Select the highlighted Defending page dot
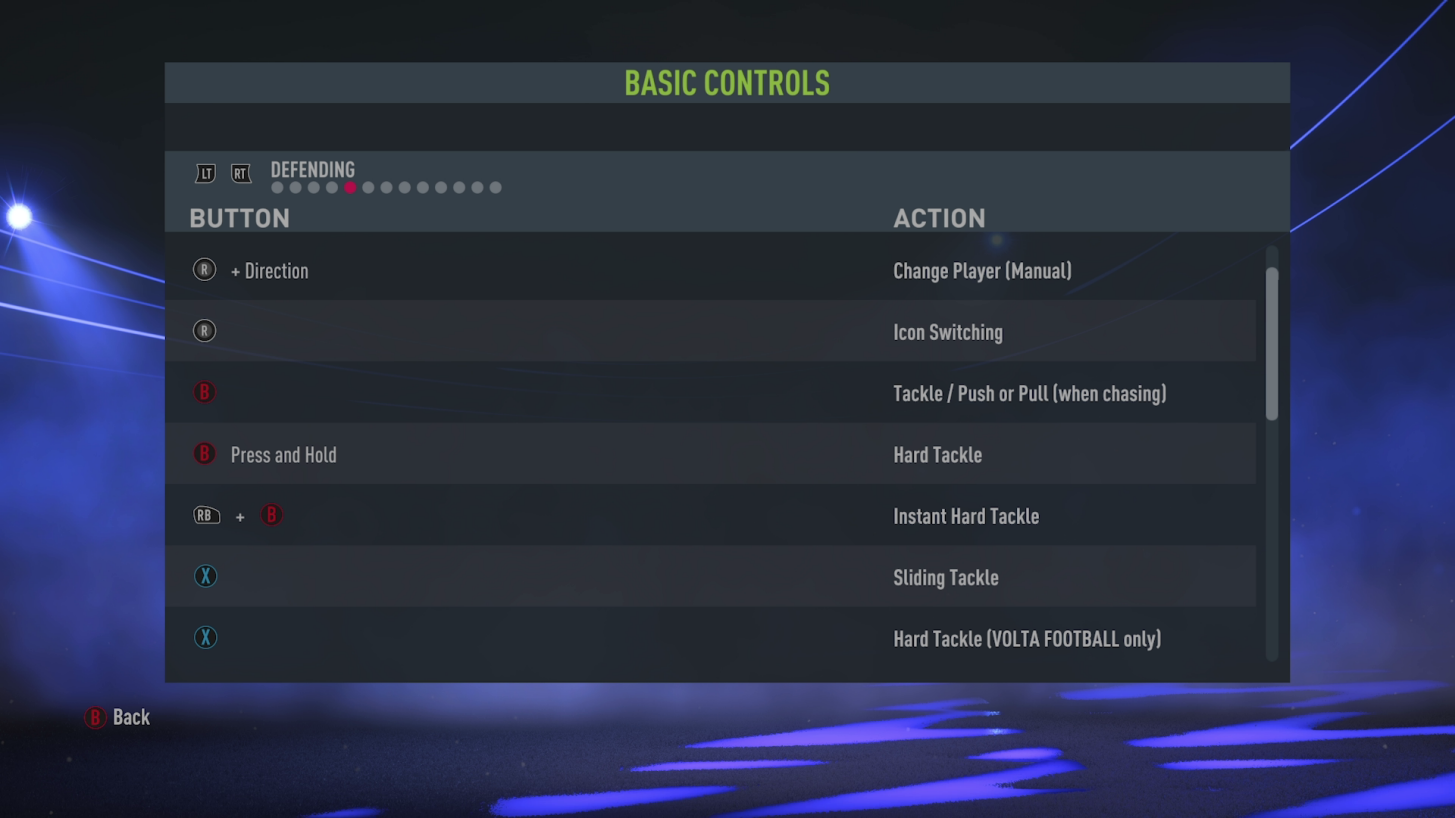The height and width of the screenshot is (818, 1455). 350,187
